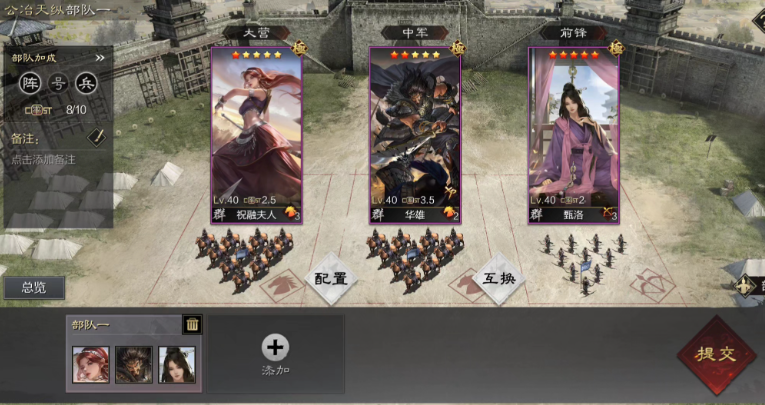
Task: Select the 祝融夫人 general card
Action: coord(256,133)
